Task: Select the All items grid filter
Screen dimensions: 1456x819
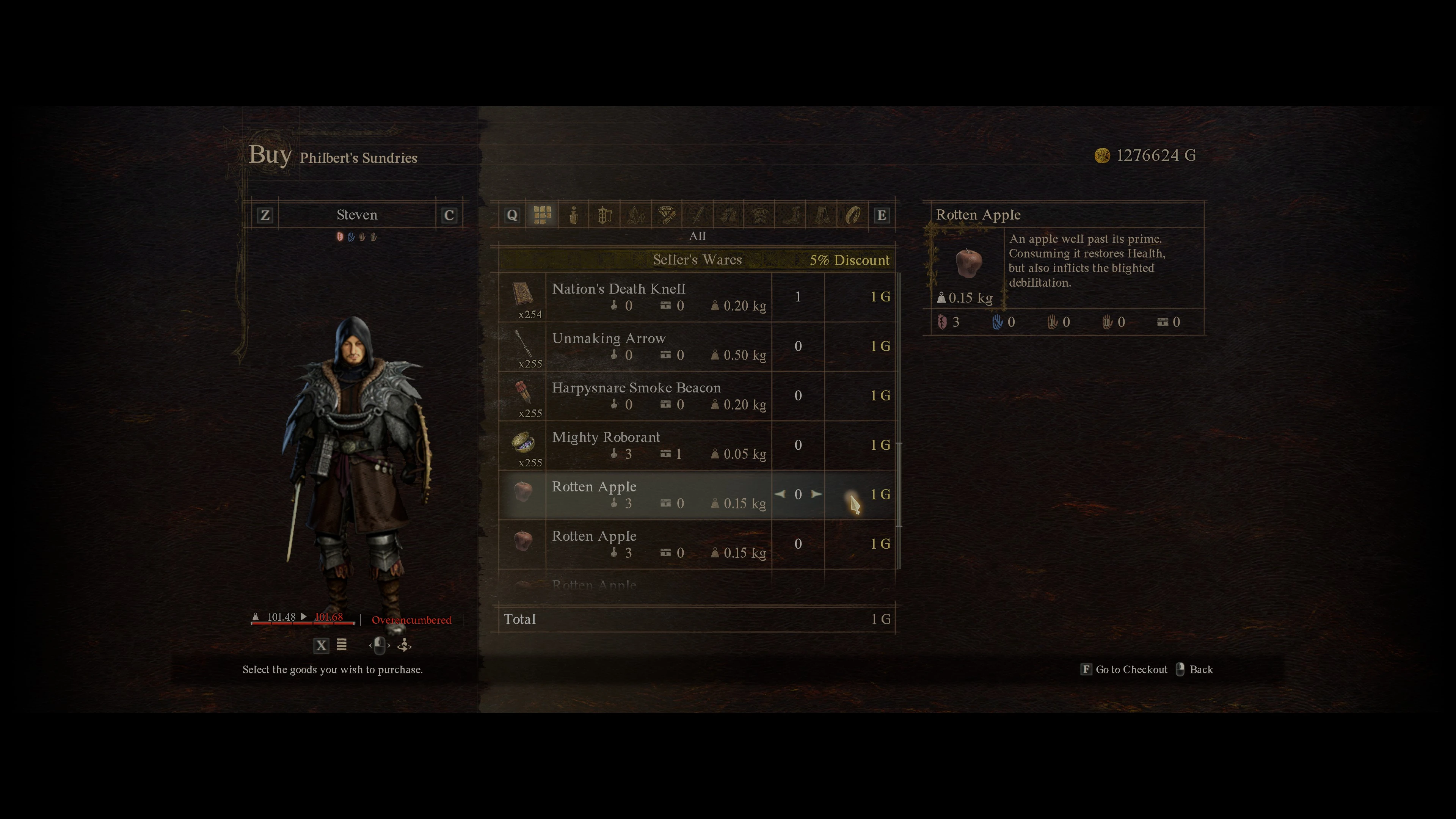Action: [541, 213]
